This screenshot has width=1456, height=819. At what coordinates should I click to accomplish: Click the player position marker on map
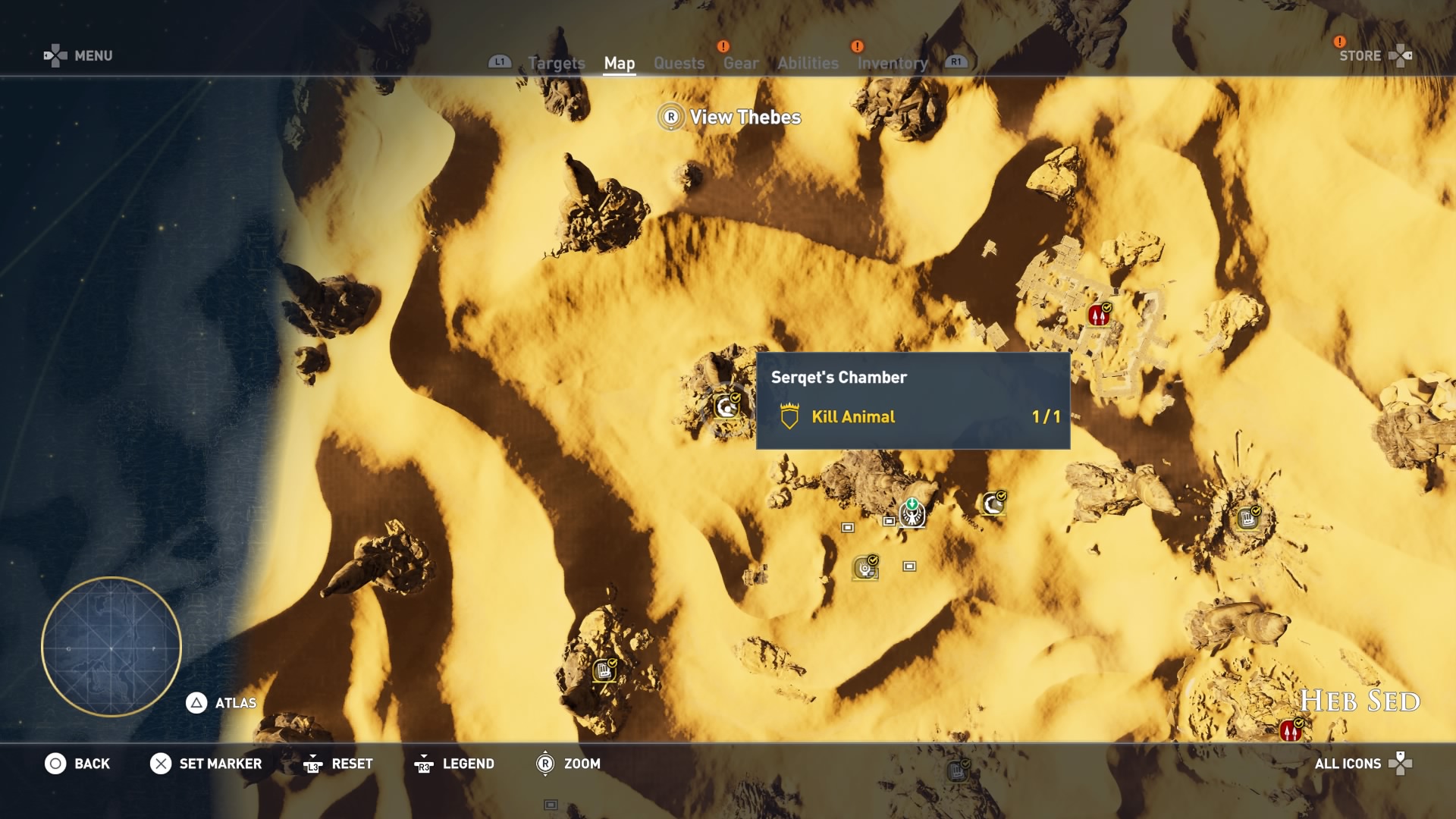click(912, 513)
